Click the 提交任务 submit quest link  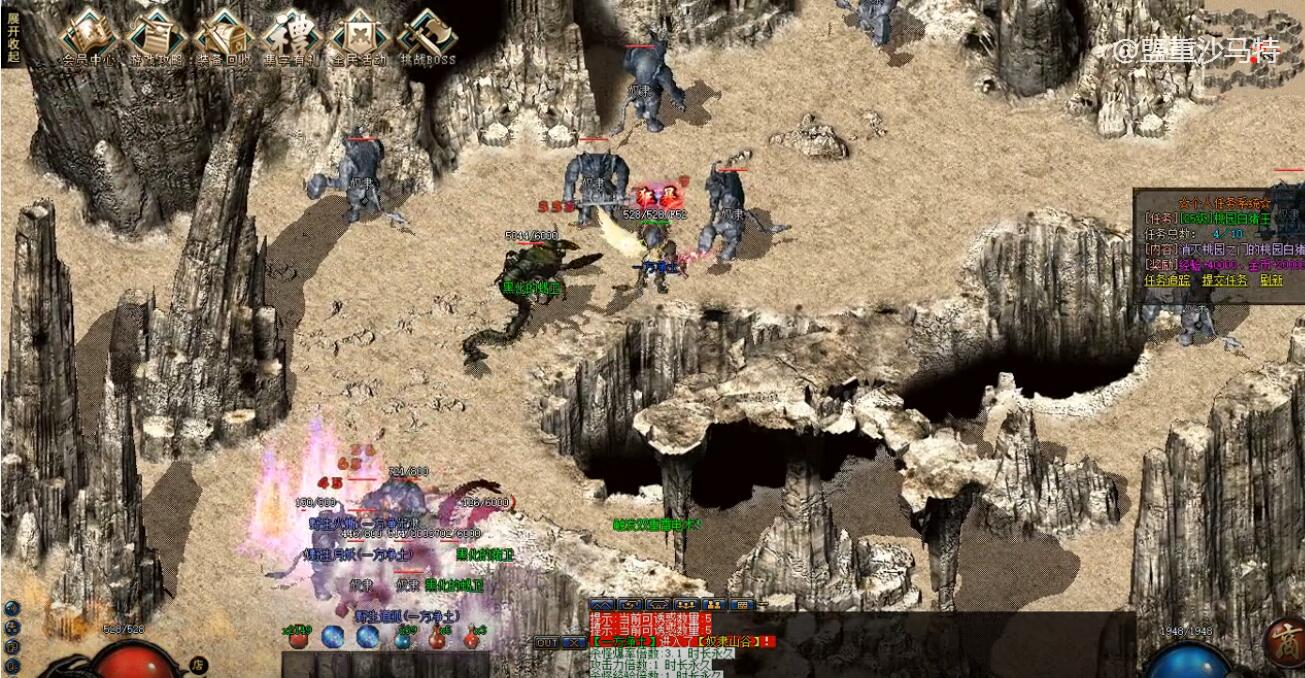coord(1224,280)
